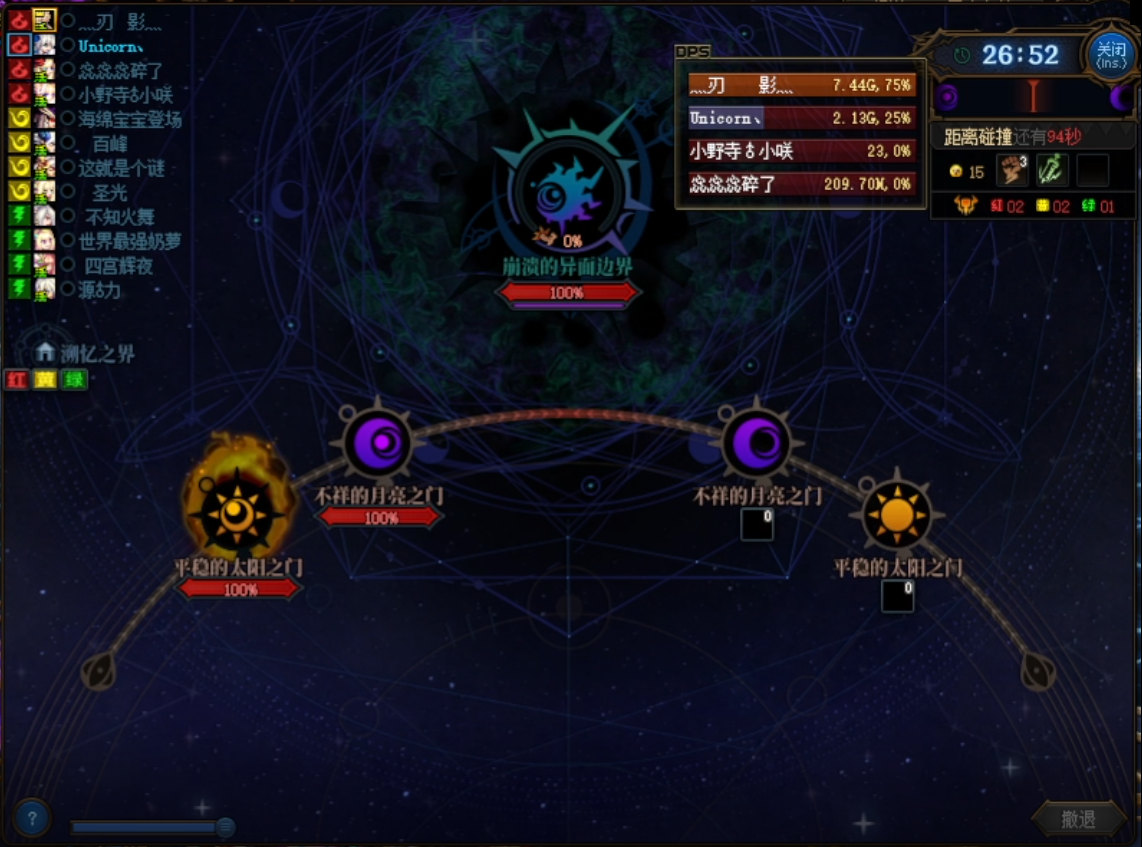Choose the 不祥的月亮之门 node showing 100%
The width and height of the screenshot is (1142, 847).
(x=378, y=443)
